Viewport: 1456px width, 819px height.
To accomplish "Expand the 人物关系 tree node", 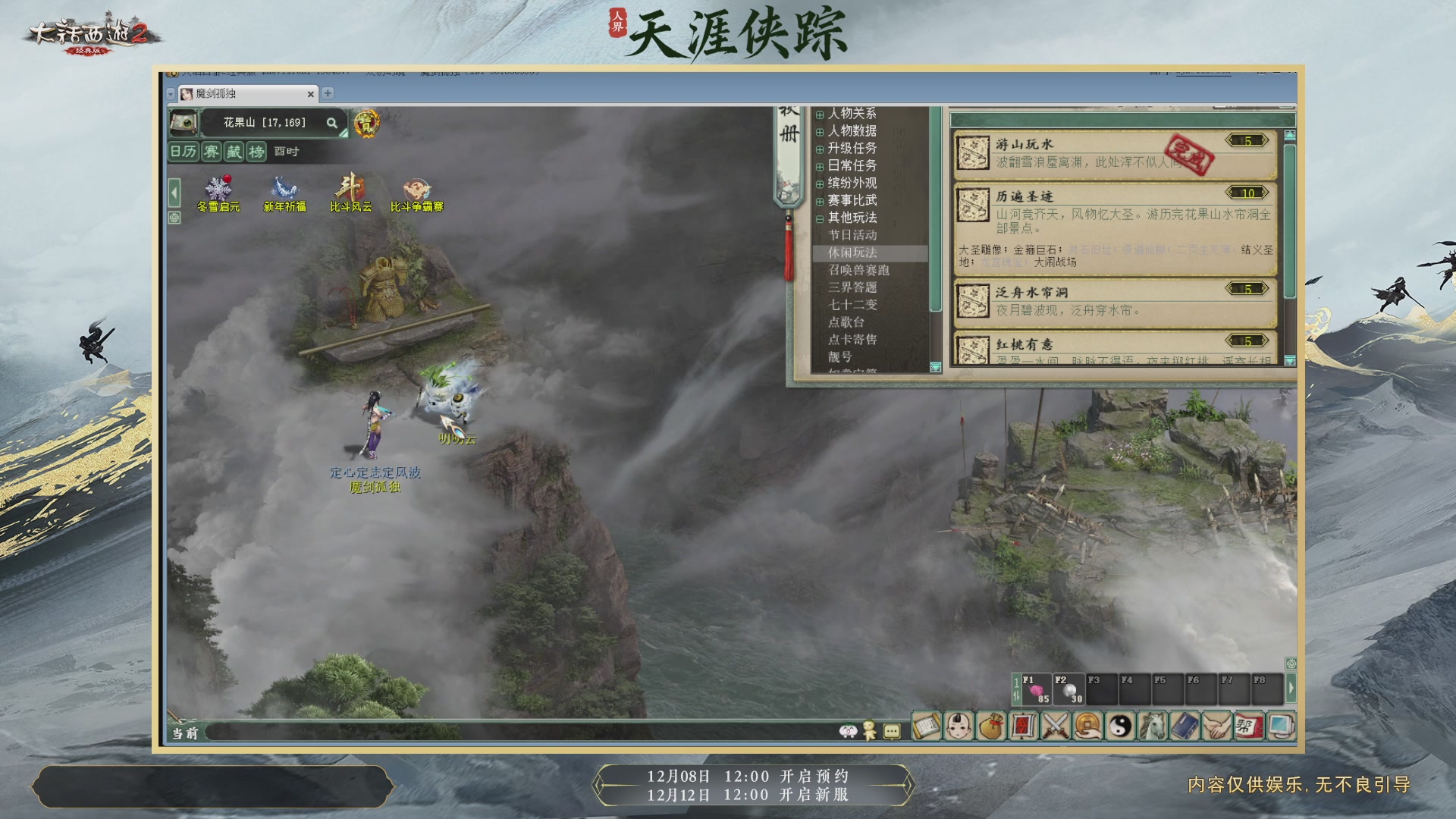I will 818,114.
